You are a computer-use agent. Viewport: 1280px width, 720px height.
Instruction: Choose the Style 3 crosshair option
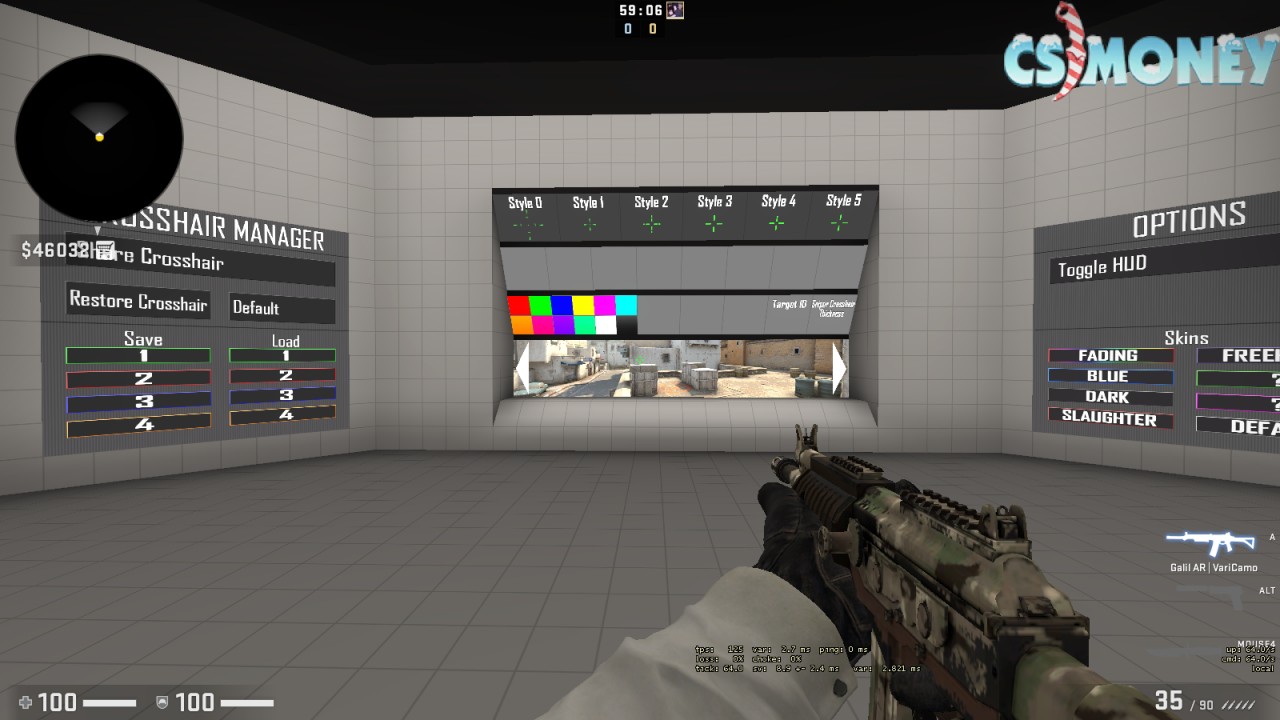[714, 213]
